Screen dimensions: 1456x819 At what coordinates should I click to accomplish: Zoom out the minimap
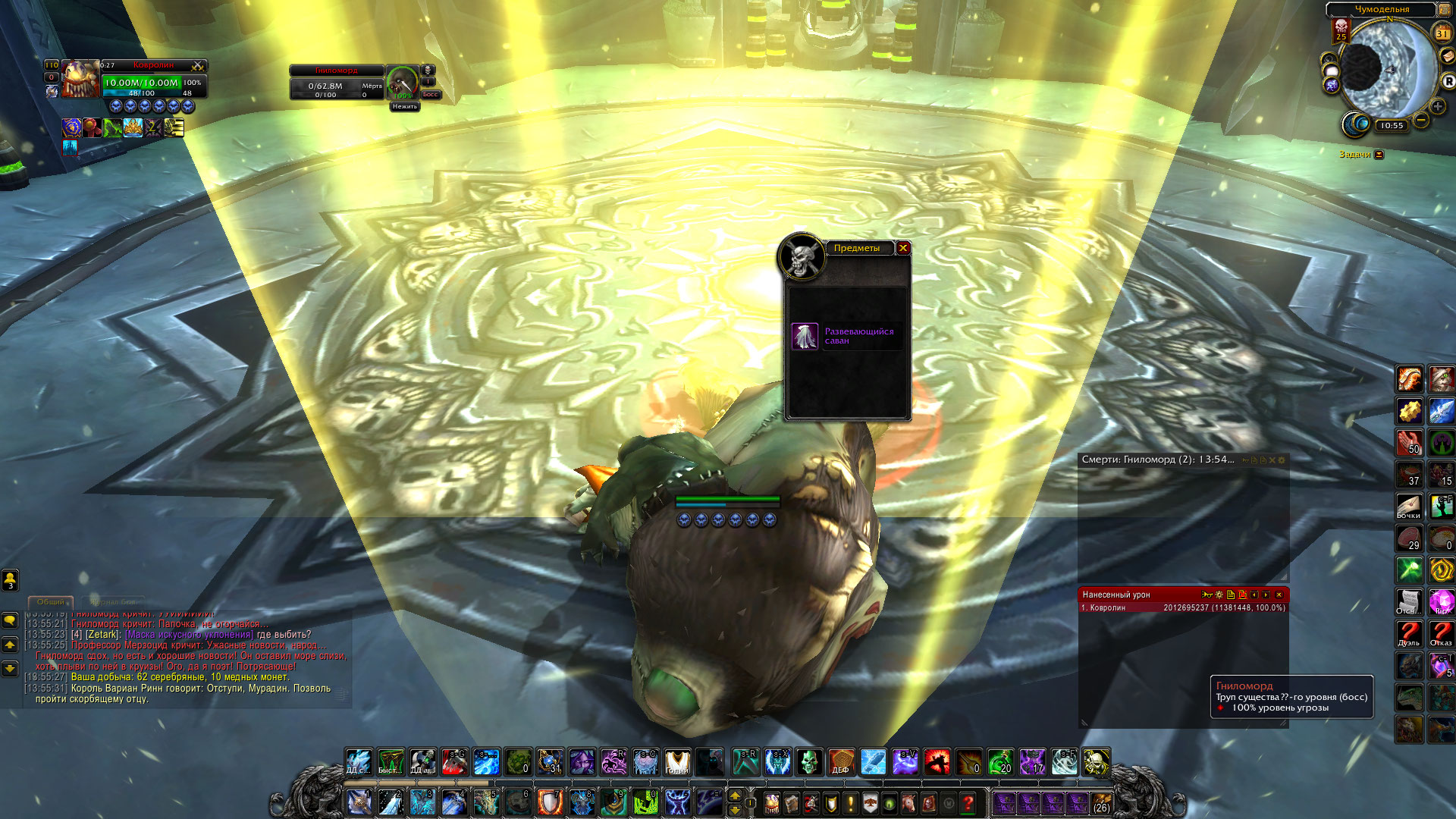coord(1421,121)
